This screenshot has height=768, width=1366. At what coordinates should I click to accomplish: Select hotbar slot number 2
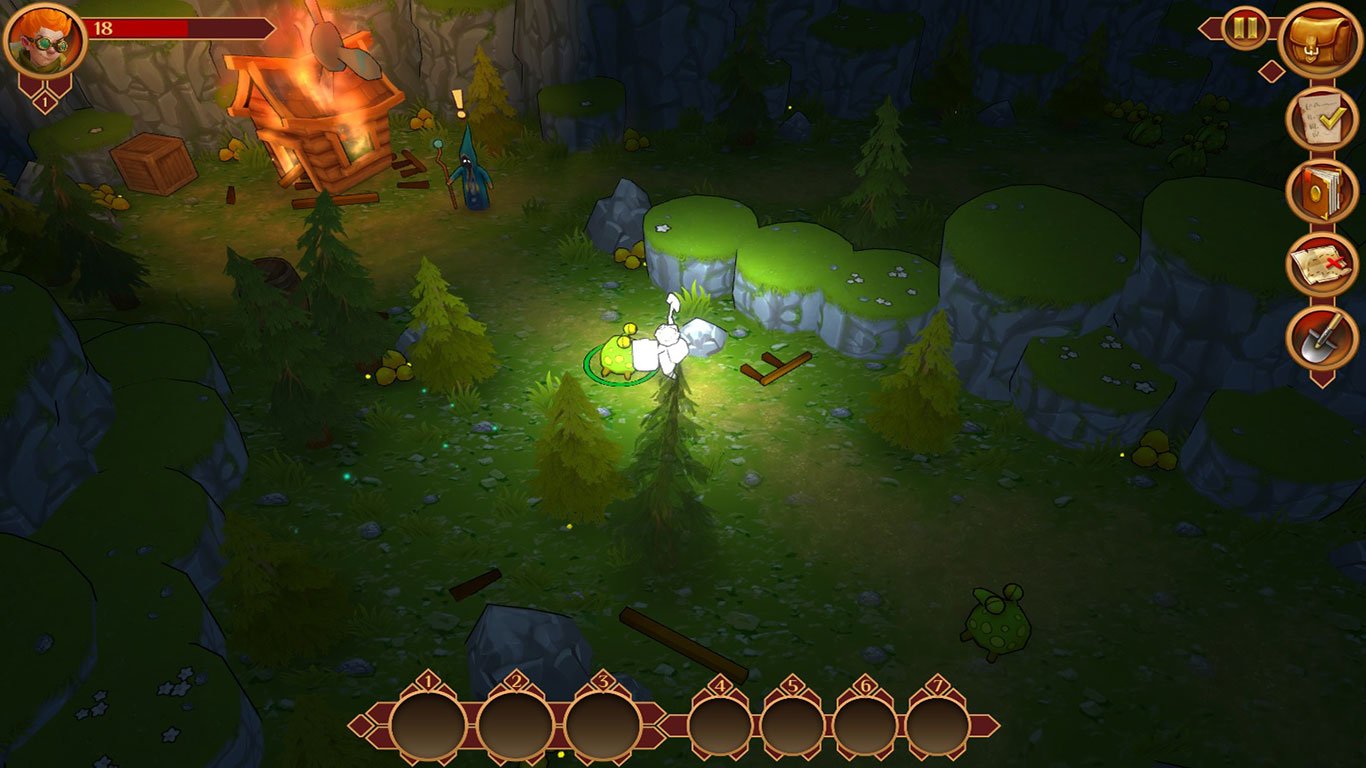click(x=515, y=726)
